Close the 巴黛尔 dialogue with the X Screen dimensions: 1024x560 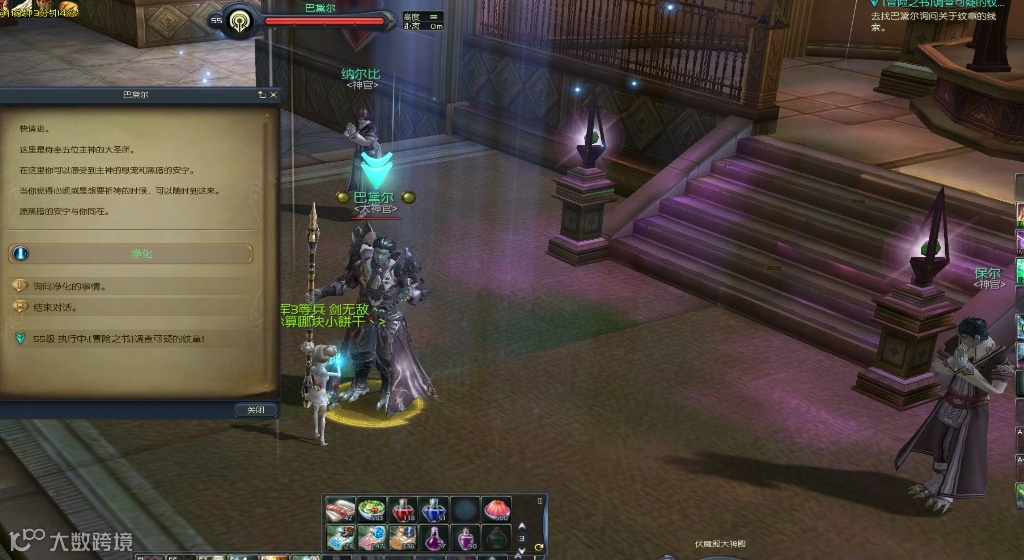point(273,94)
